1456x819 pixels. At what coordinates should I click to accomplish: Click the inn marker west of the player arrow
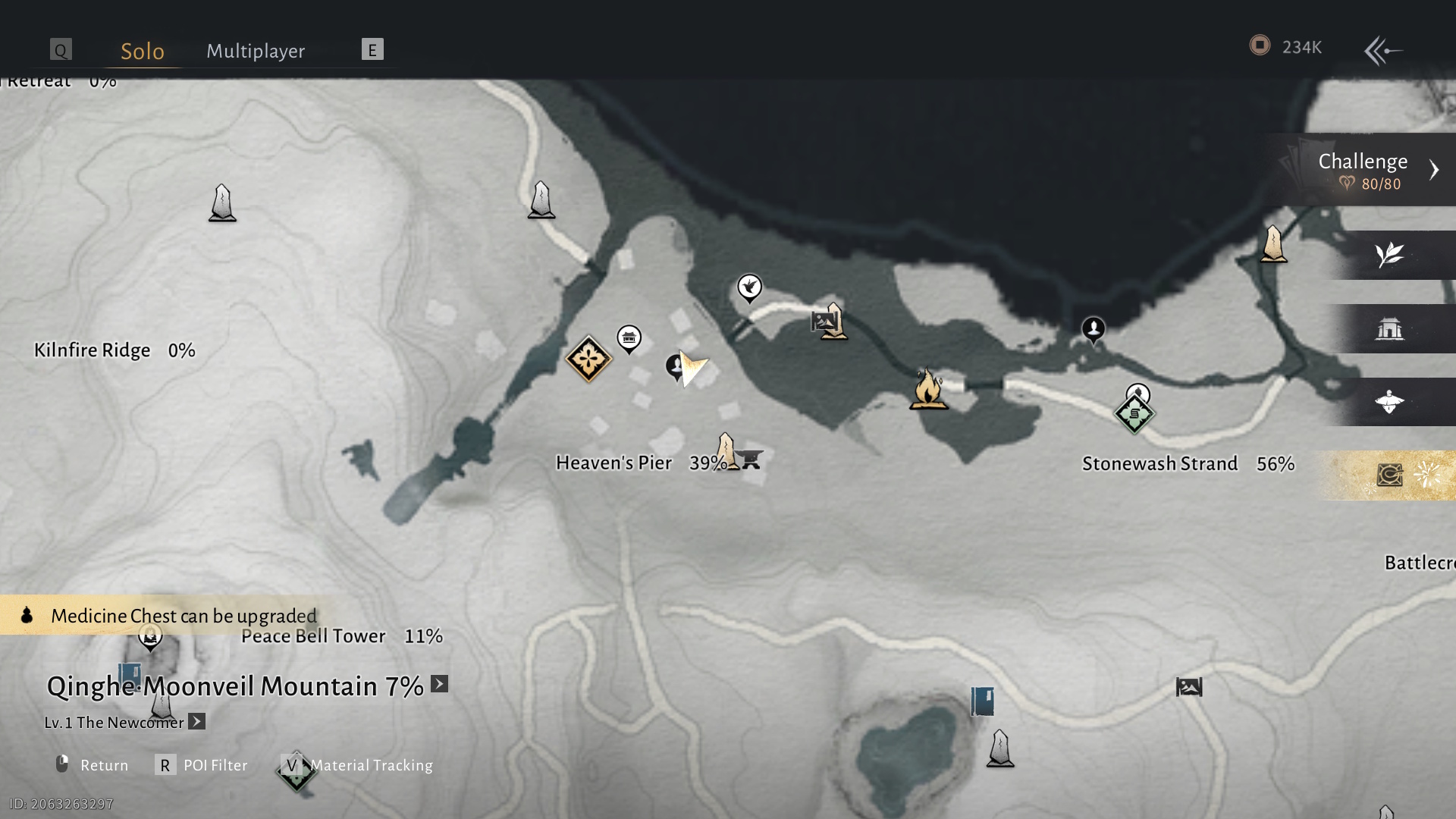tap(629, 339)
